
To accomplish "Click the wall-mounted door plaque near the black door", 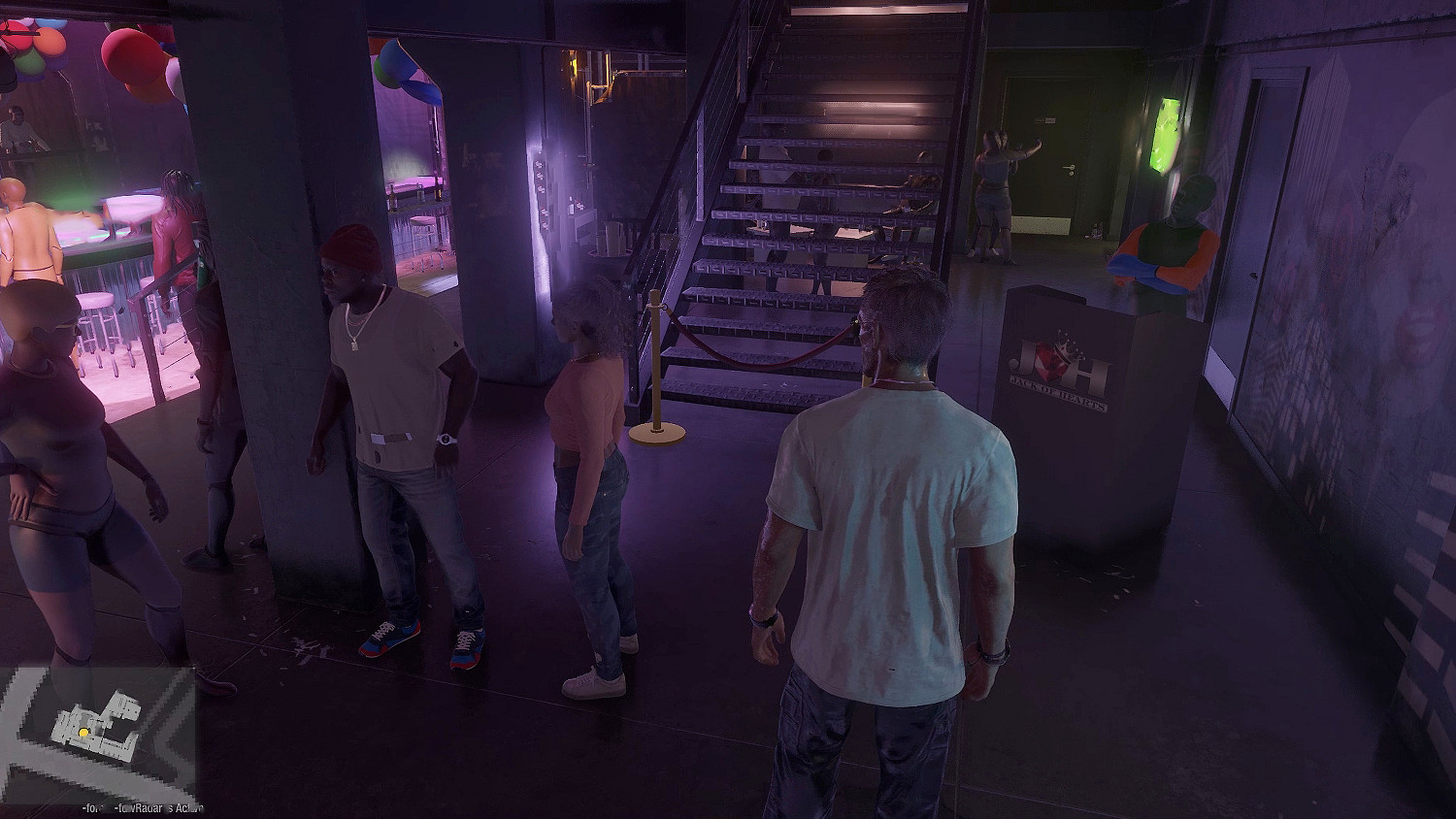I will pos(1043,117).
